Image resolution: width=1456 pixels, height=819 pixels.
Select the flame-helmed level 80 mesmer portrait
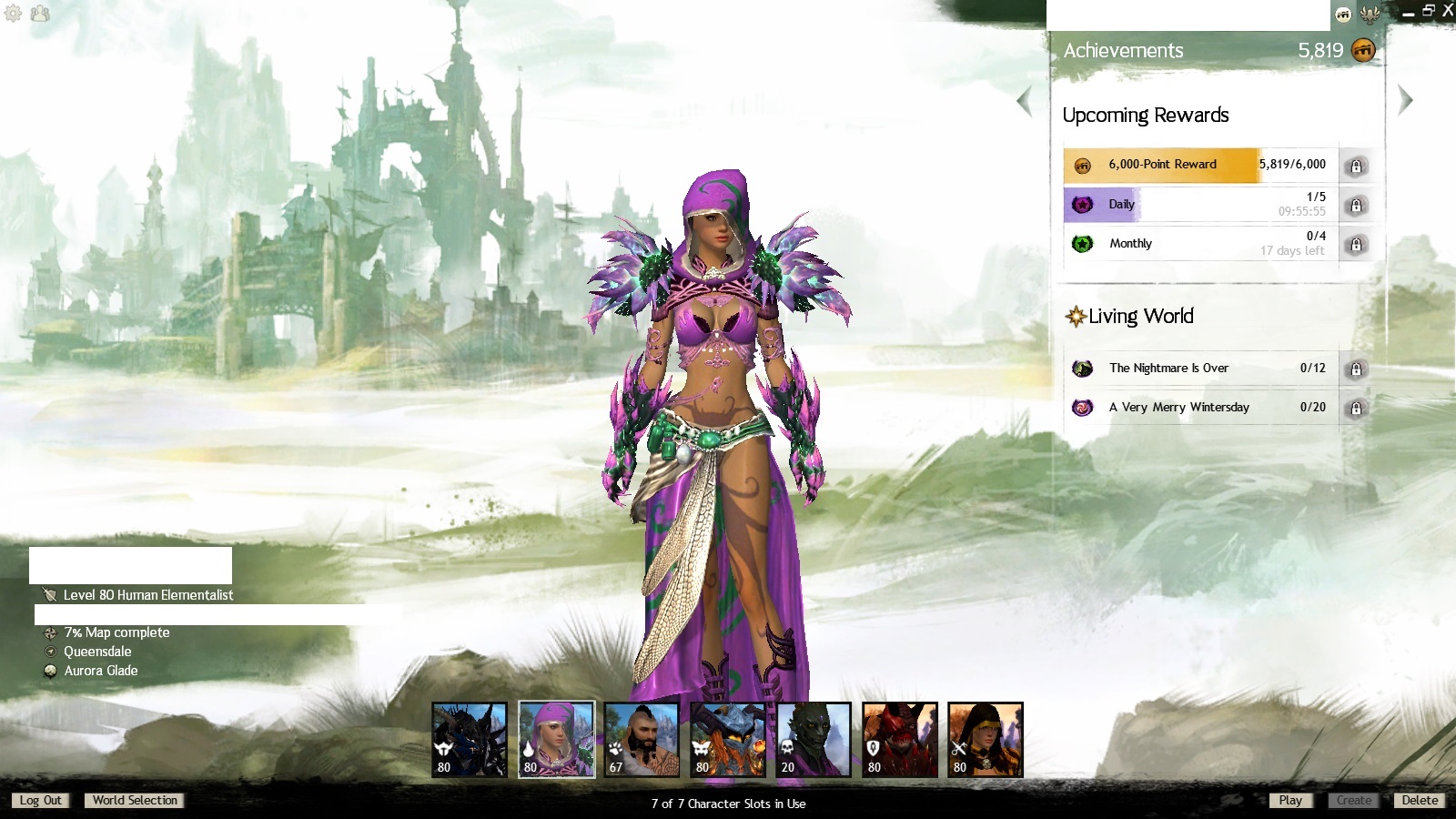(x=728, y=740)
